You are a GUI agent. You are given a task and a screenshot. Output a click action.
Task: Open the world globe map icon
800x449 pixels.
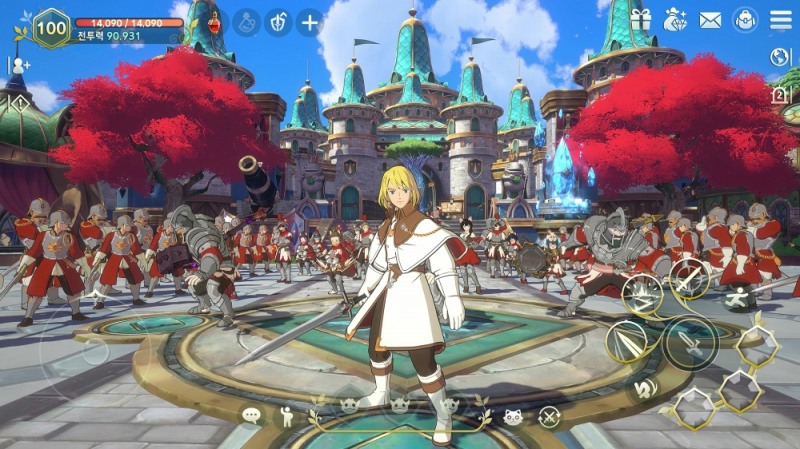780,57
